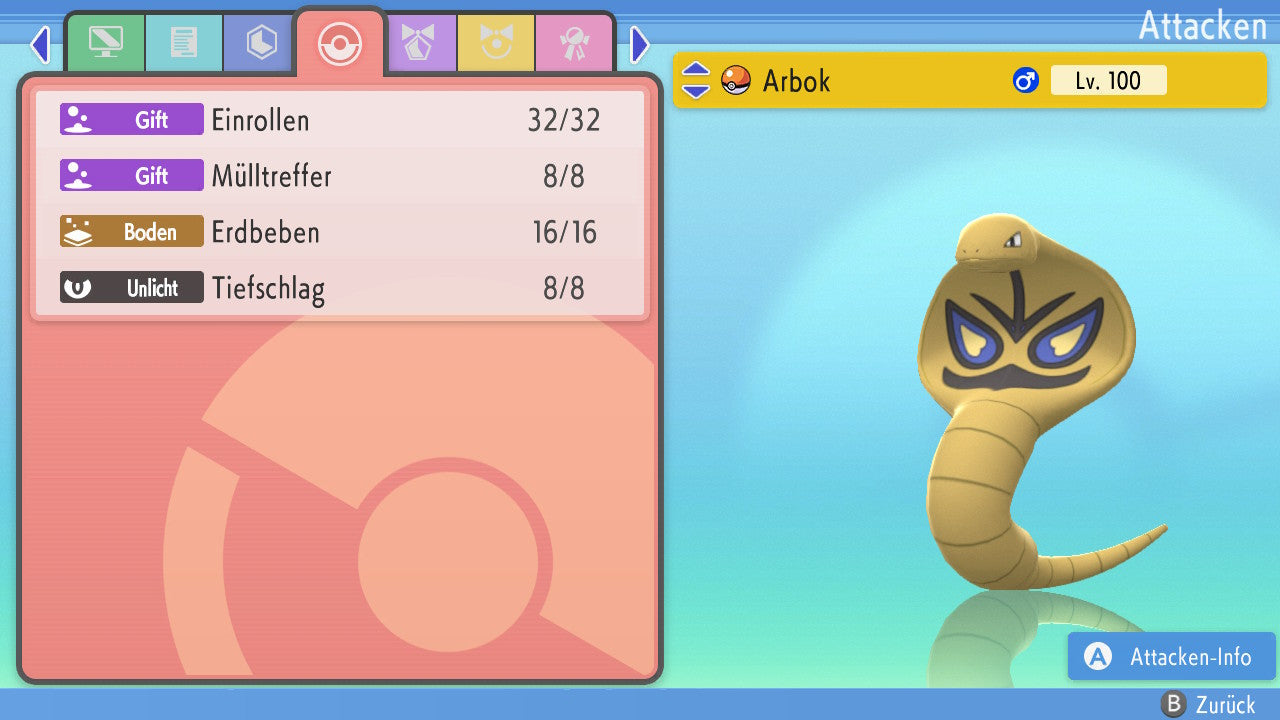
Task: Open the purple contest moves tab
Action: (x=418, y=43)
